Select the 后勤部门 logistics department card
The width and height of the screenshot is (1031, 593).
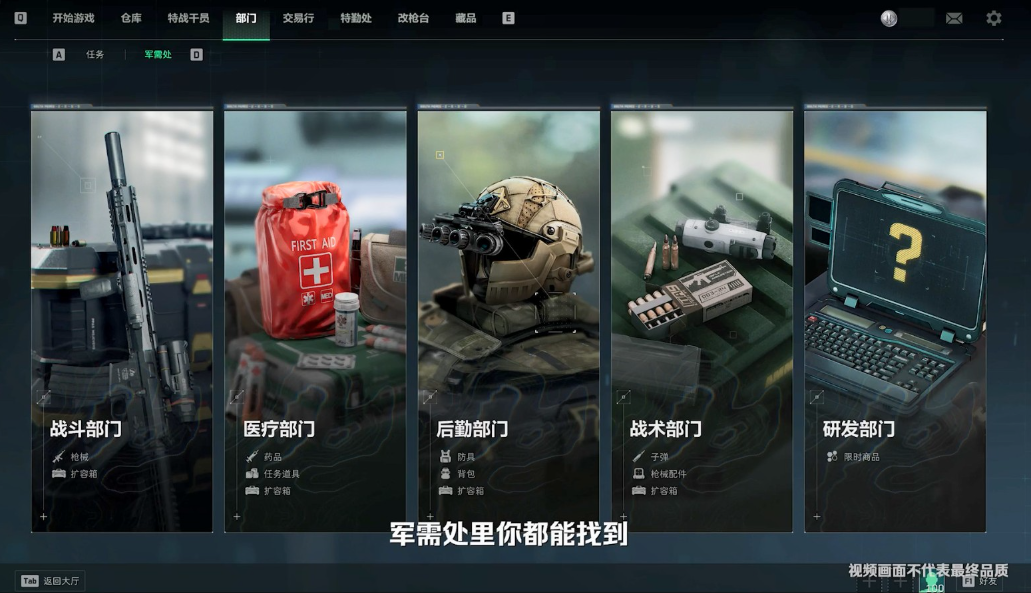coord(508,320)
